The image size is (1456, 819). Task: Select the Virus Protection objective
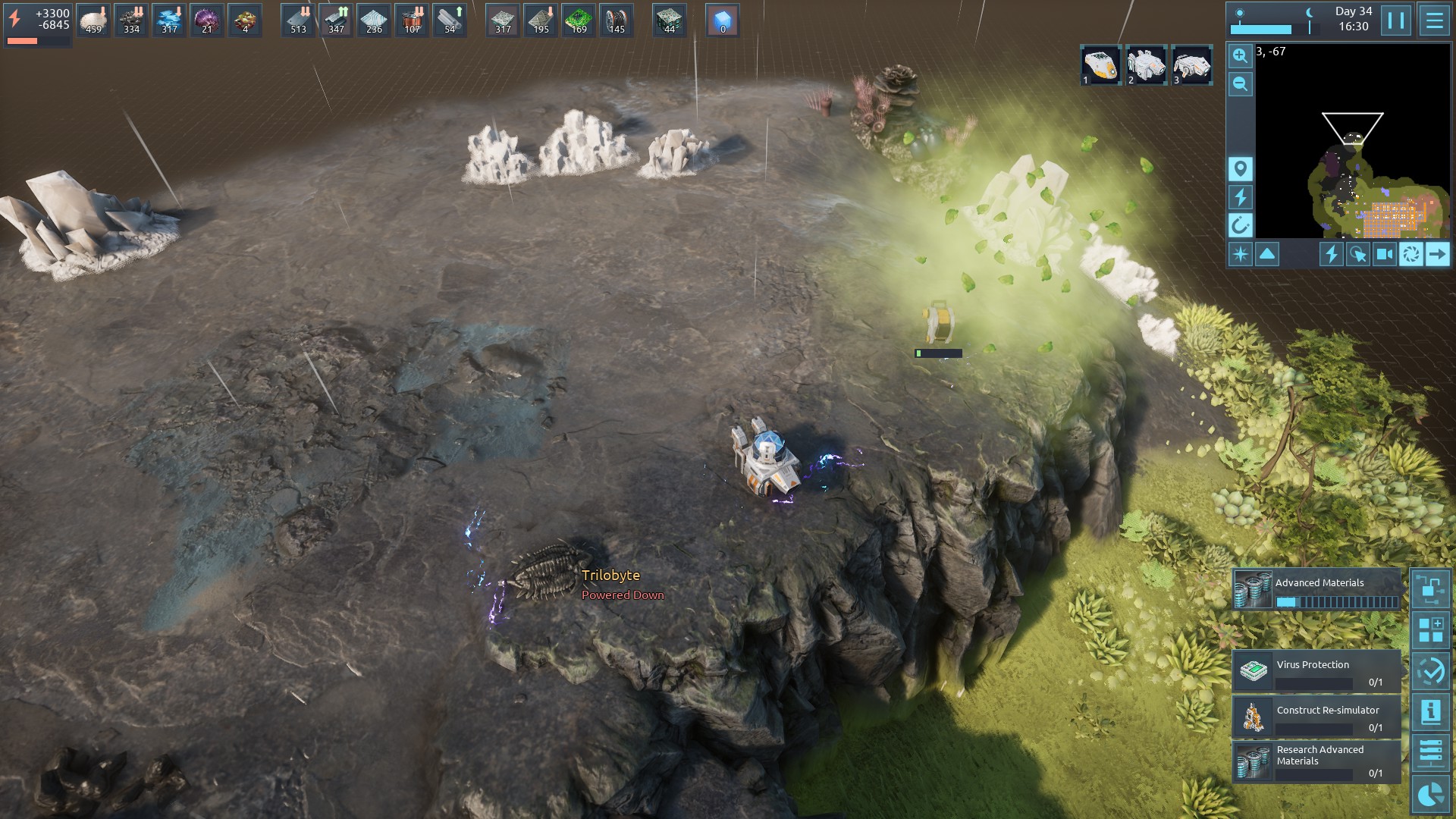pos(1316,670)
